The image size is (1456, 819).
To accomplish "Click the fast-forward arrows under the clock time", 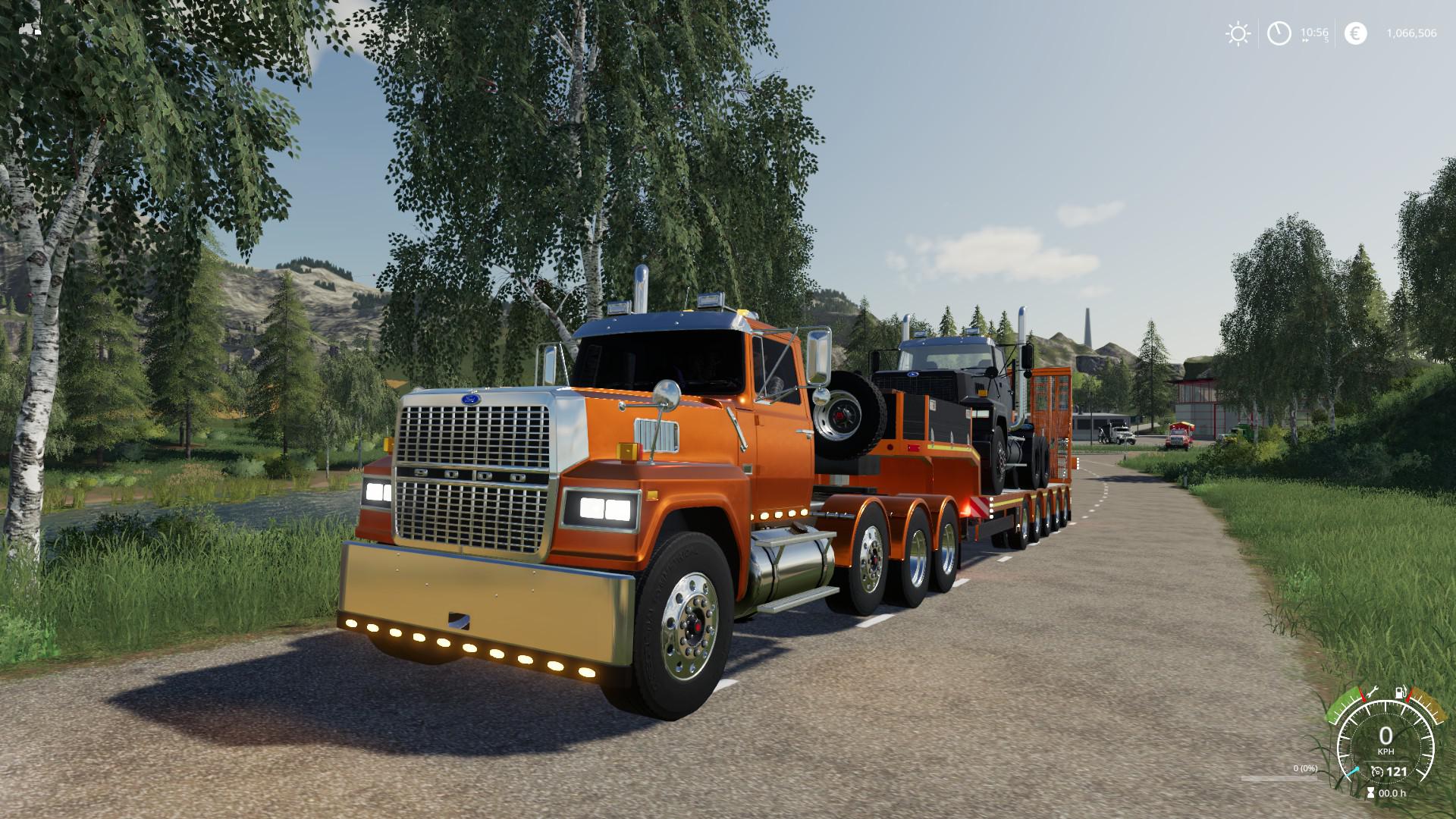I will click(1306, 40).
